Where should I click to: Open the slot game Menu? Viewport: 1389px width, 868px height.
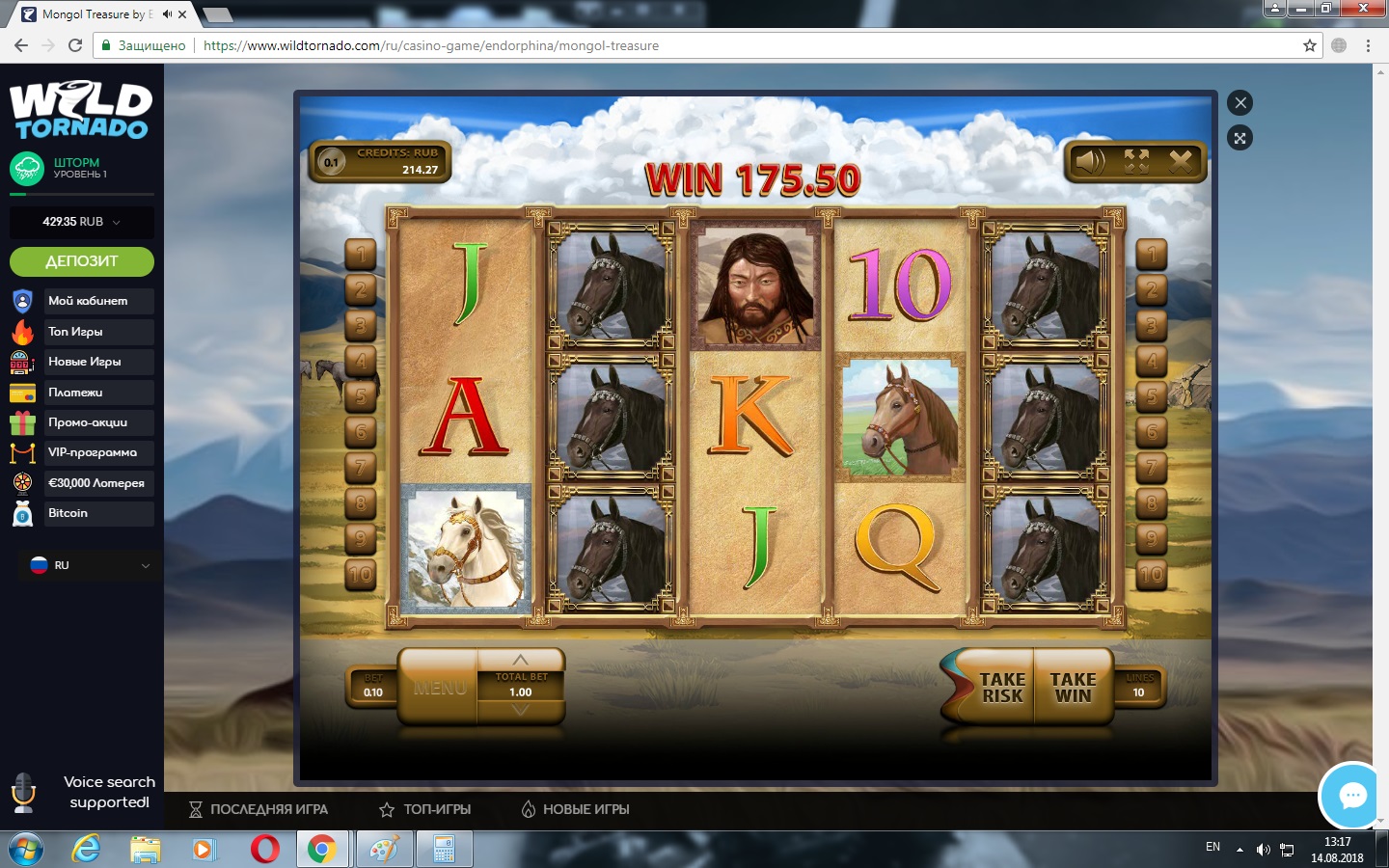440,688
